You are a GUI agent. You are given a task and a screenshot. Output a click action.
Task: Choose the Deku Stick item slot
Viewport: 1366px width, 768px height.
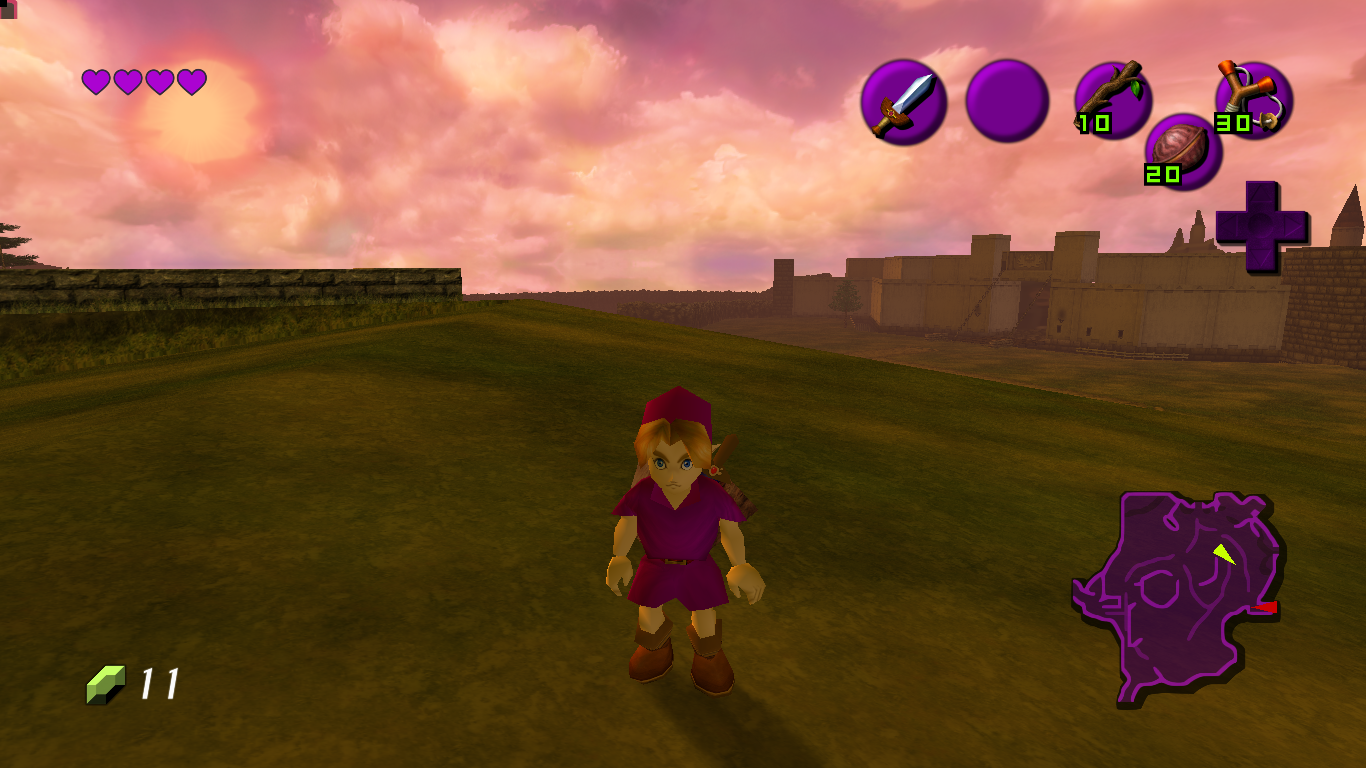1113,99
